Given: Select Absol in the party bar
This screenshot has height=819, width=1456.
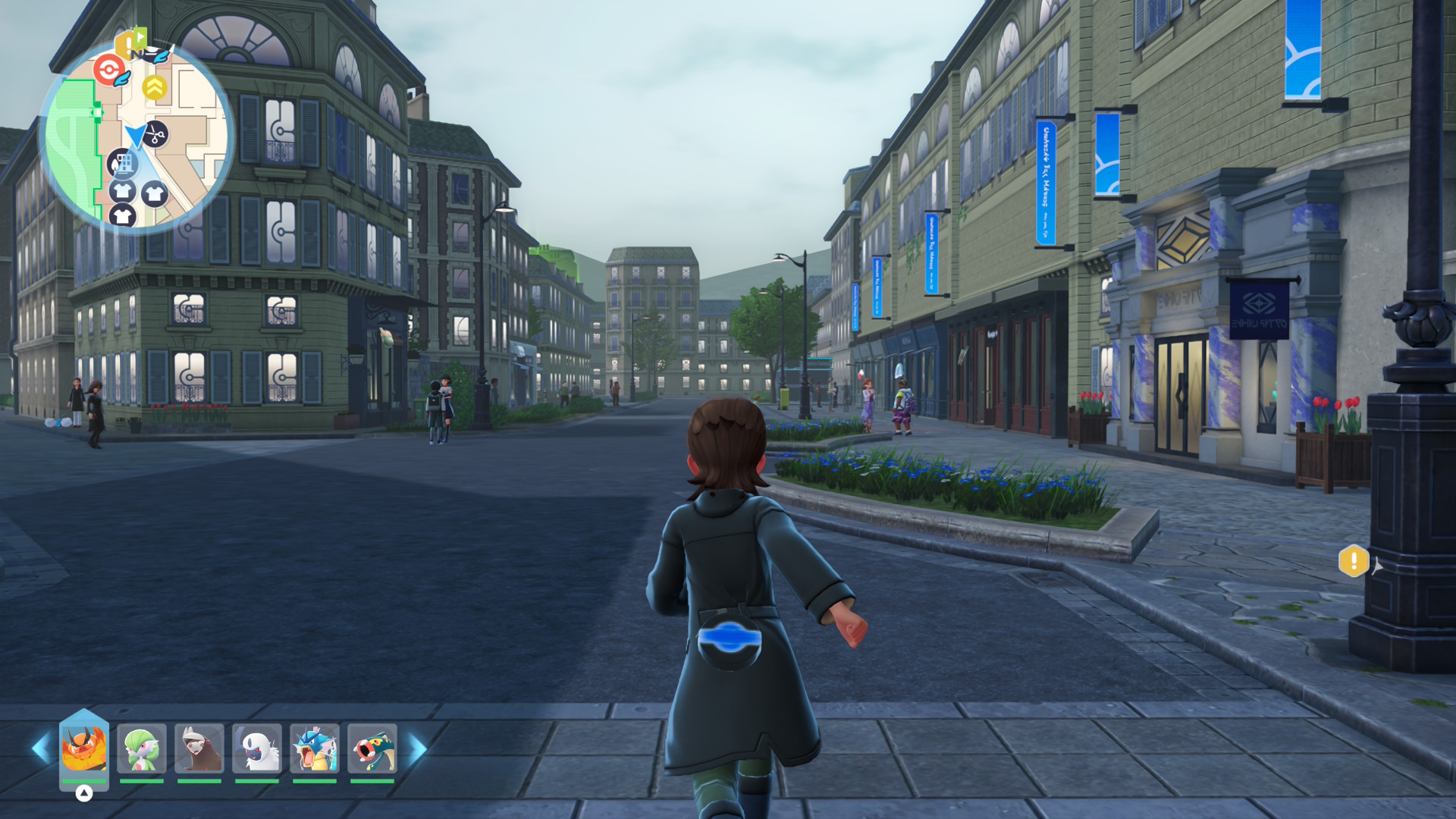Looking at the screenshot, I should pos(257,748).
